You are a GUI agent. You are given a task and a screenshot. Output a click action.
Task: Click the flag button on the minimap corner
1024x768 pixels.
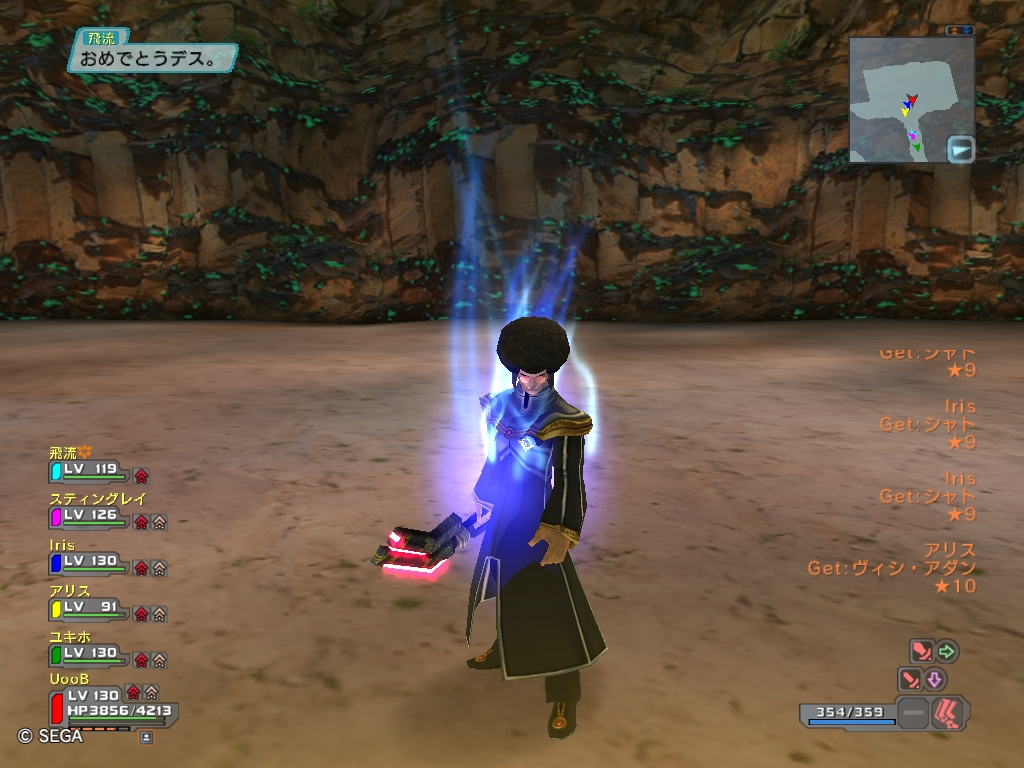tap(961, 149)
